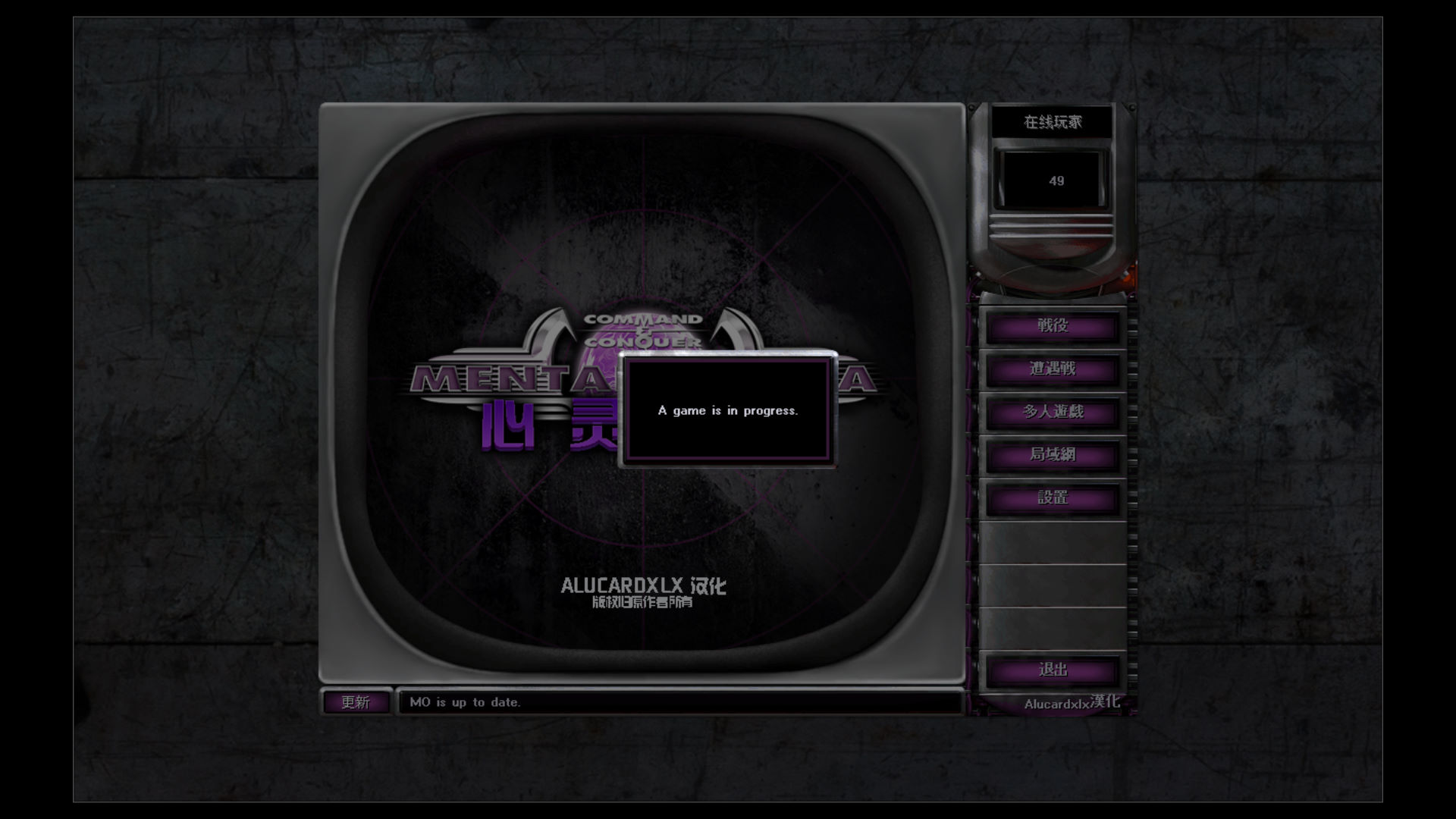Choose the 多人遊戲 multiplayer option
Viewport: 1456px width, 819px height.
[1052, 413]
